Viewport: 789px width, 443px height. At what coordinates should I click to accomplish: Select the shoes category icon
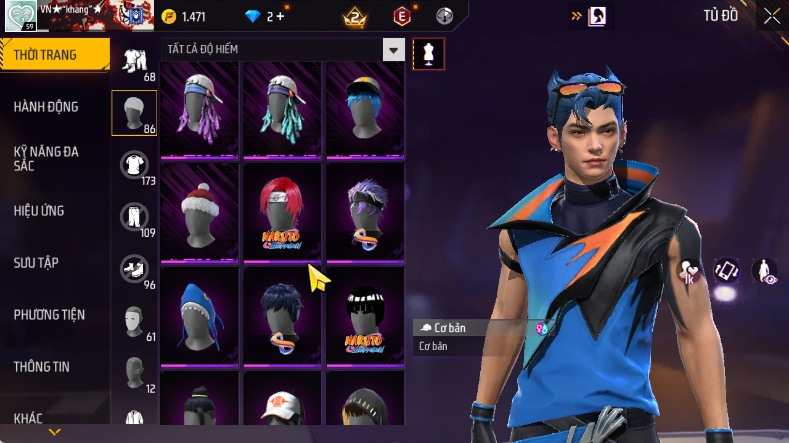(134, 268)
